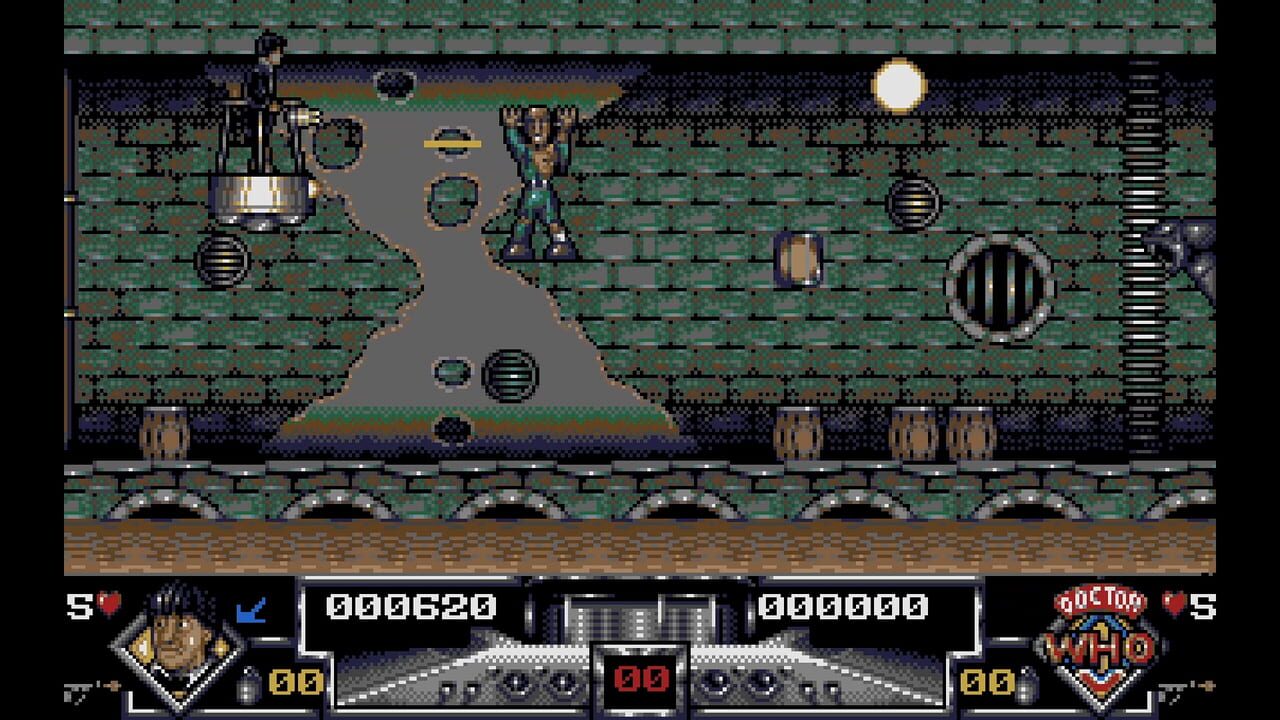1280x720 pixels.
Task: Click the red 00 counter in the center console
Action: [x=640, y=681]
